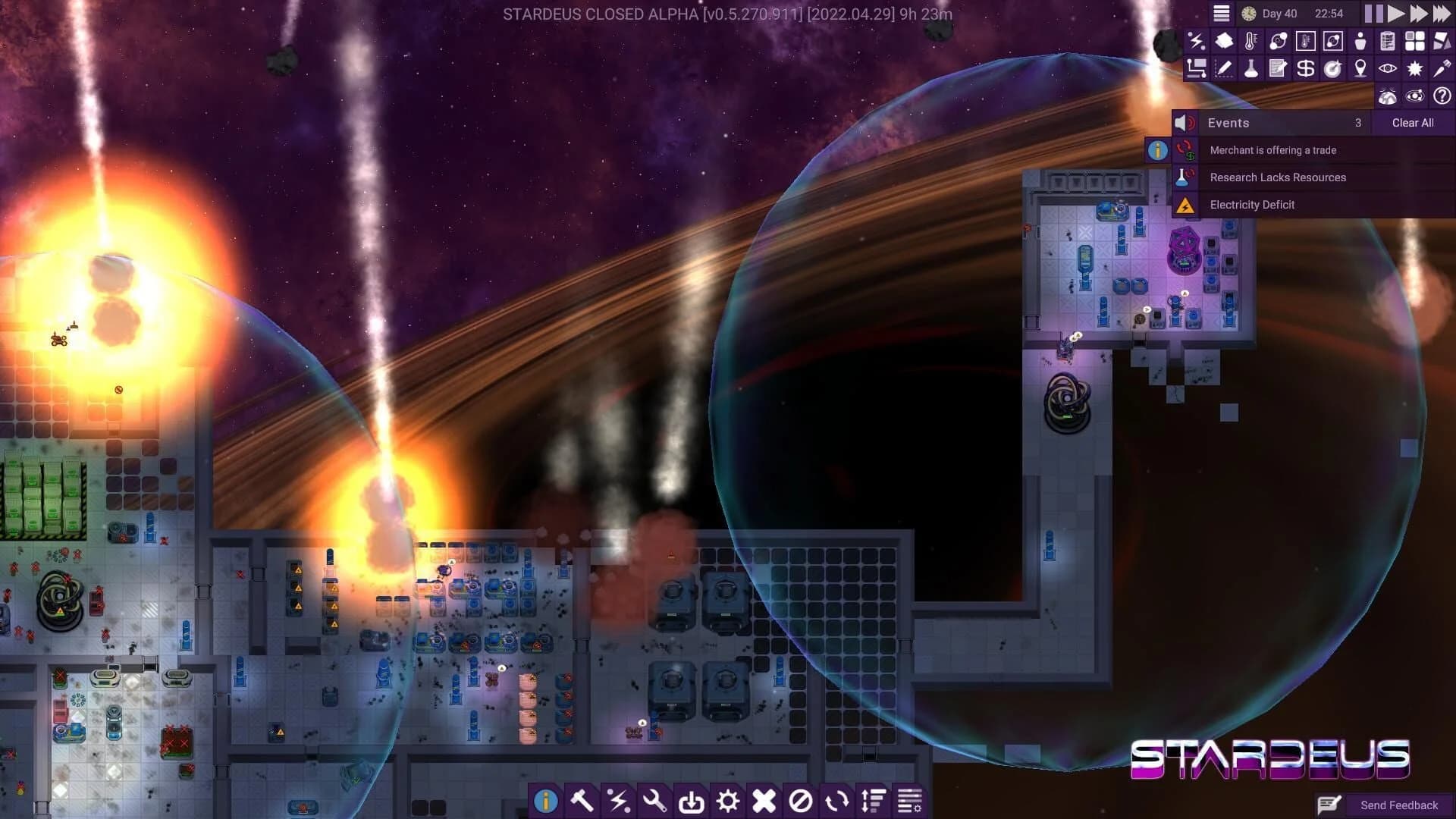The width and height of the screenshot is (1456, 819).
Task: Open the settings gear in bottom toolbar
Action: pyautogui.click(x=726, y=800)
